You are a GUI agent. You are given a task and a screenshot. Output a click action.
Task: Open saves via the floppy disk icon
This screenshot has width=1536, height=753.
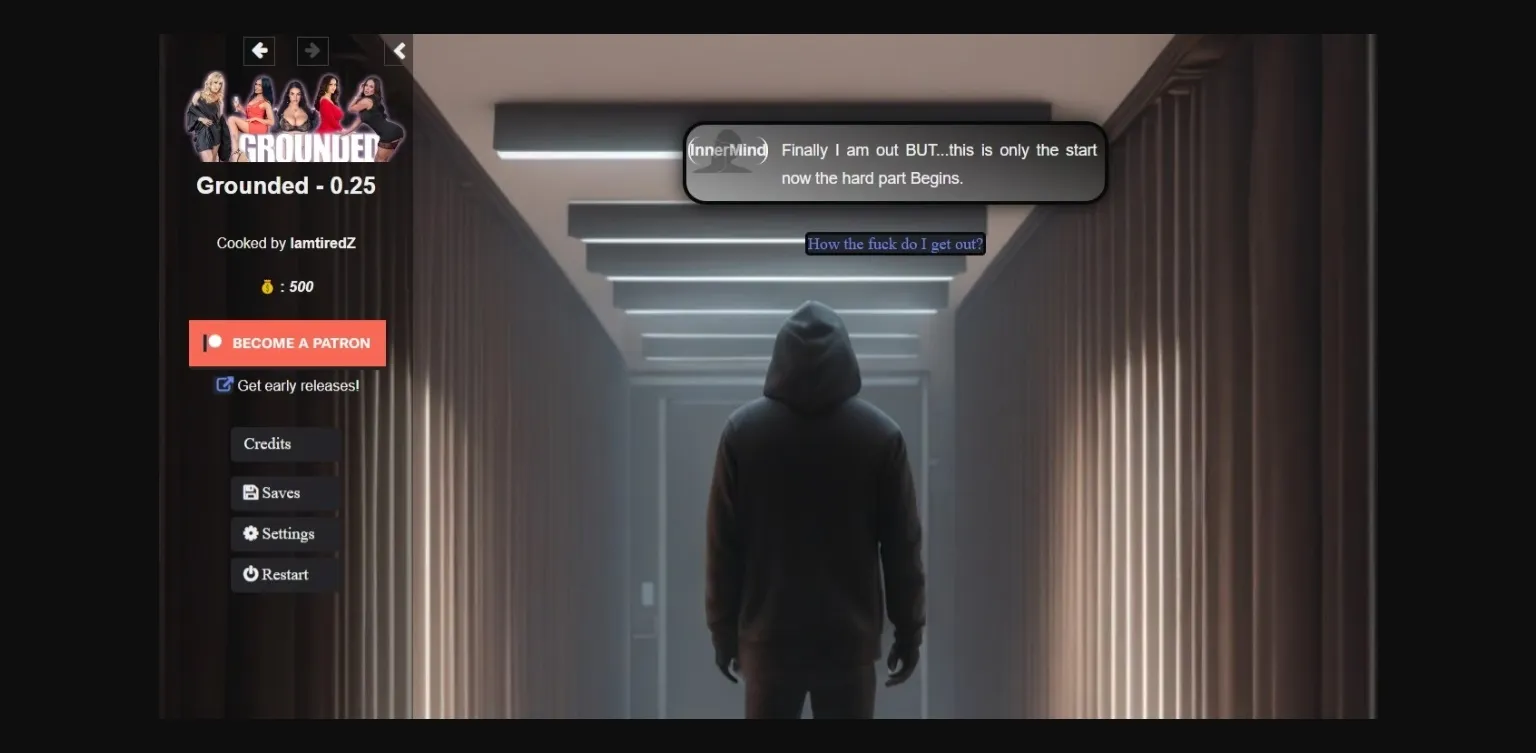coord(250,492)
